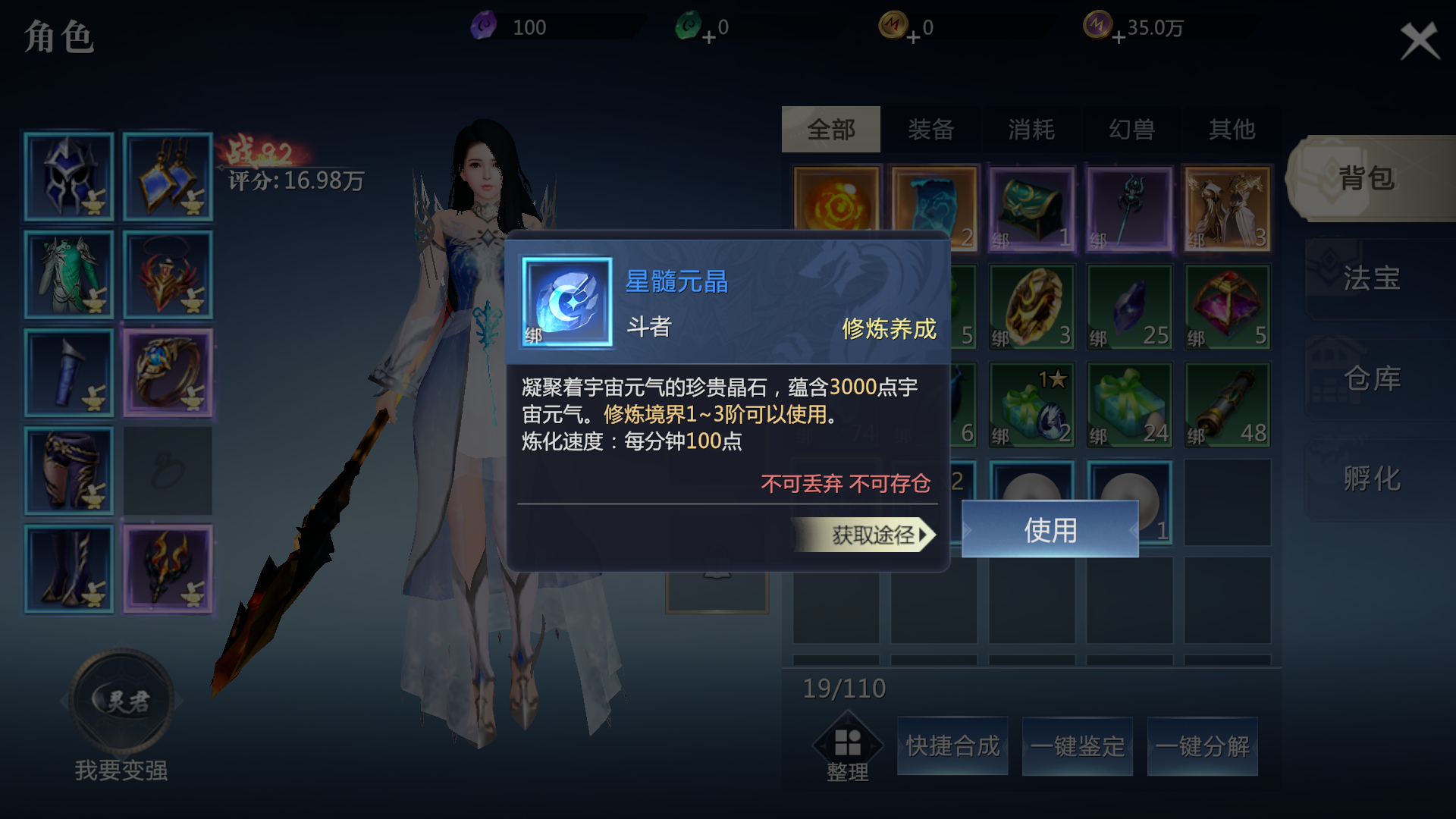The width and height of the screenshot is (1456, 819).
Task: Switch to the 装备 inventory tab
Action: [x=930, y=130]
